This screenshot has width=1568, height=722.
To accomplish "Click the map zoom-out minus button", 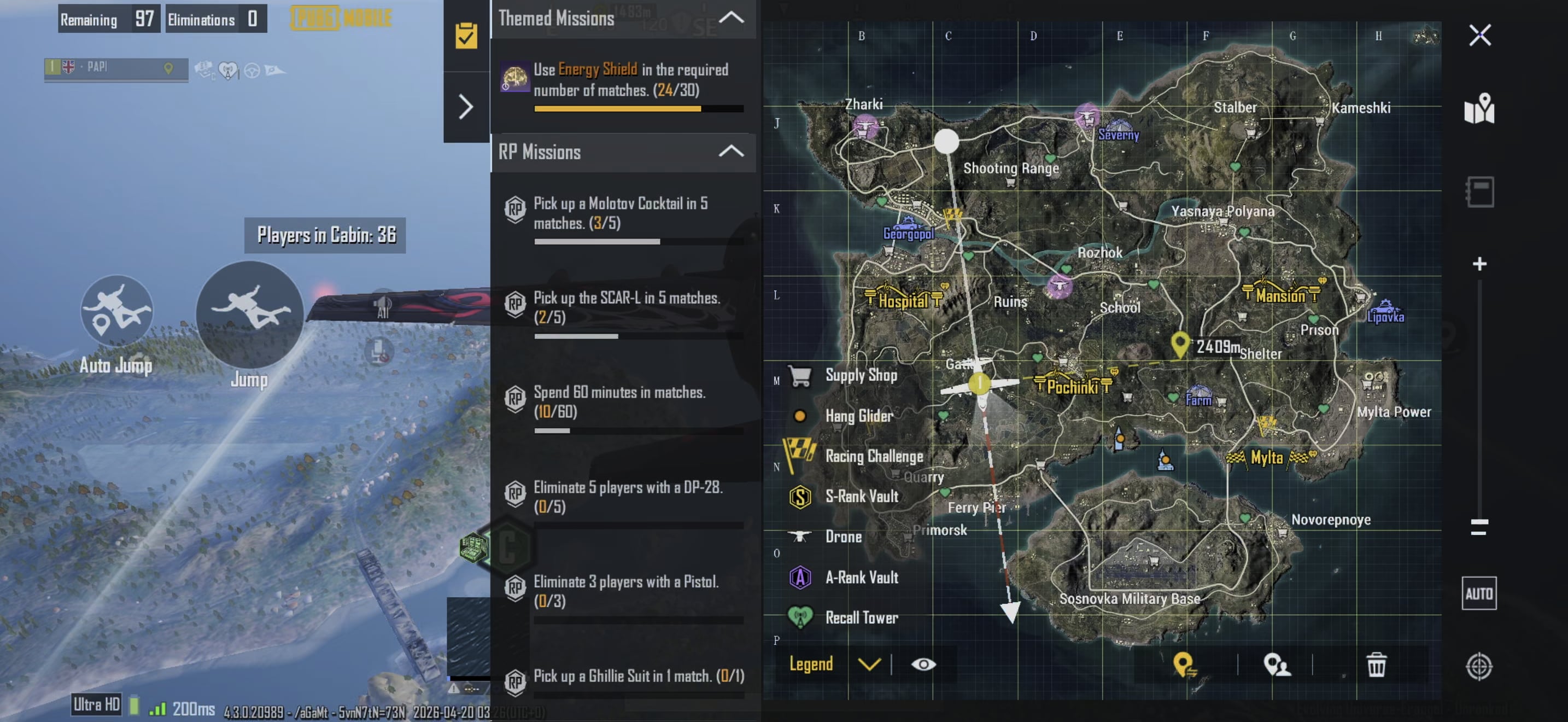I will coord(1479,526).
